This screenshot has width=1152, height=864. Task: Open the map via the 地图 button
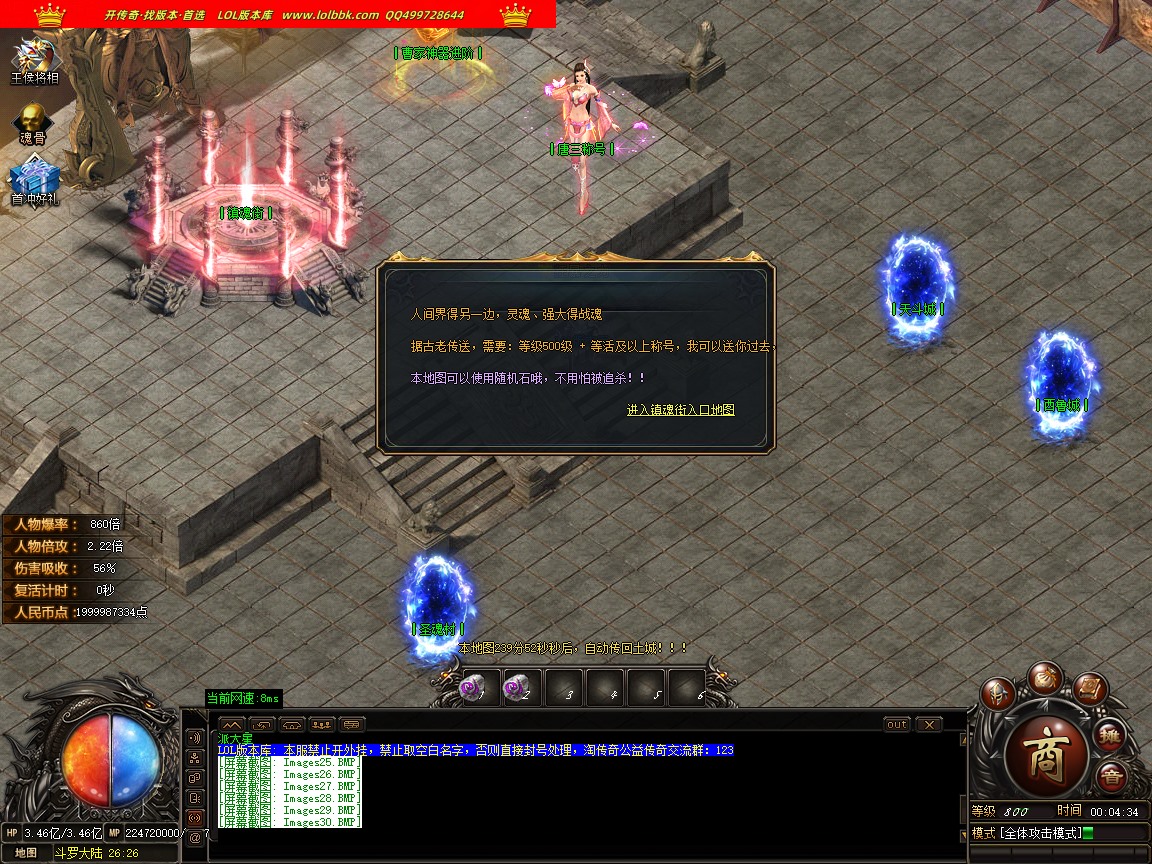pos(26,853)
